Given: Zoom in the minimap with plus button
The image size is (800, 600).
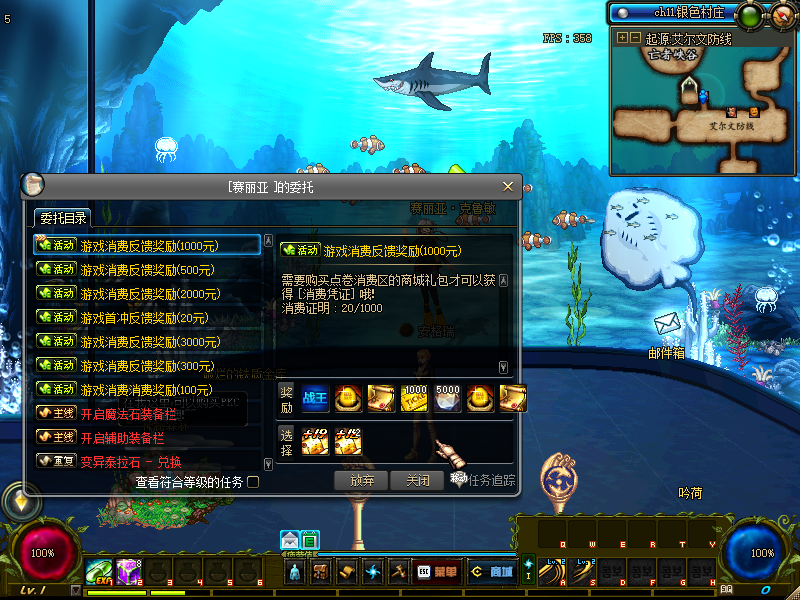Looking at the screenshot, I should 623,38.
